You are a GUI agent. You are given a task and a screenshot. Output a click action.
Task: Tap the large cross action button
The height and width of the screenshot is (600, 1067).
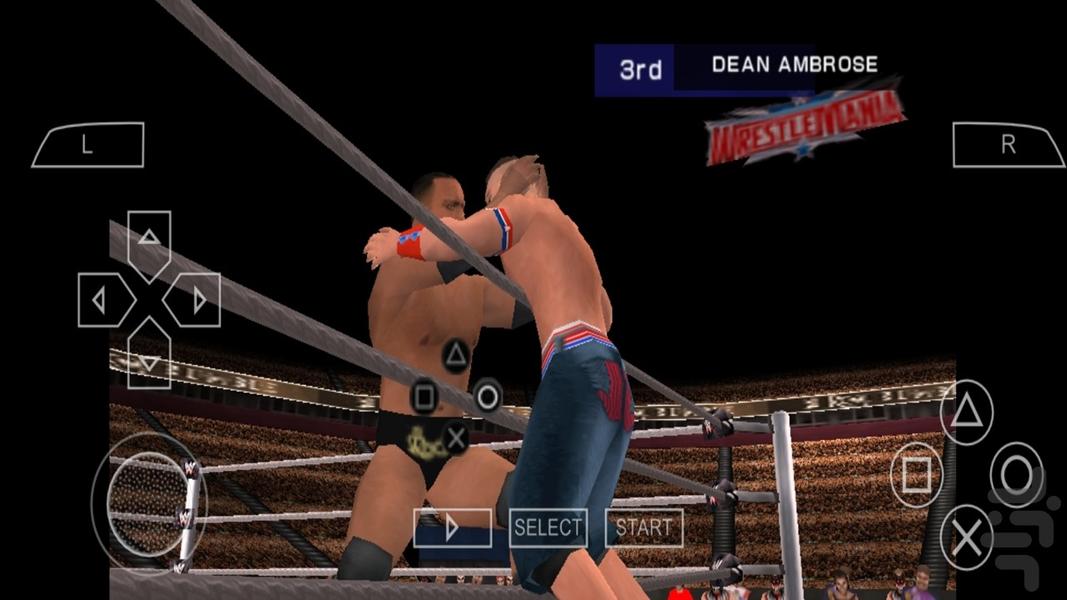pyautogui.click(x=967, y=538)
